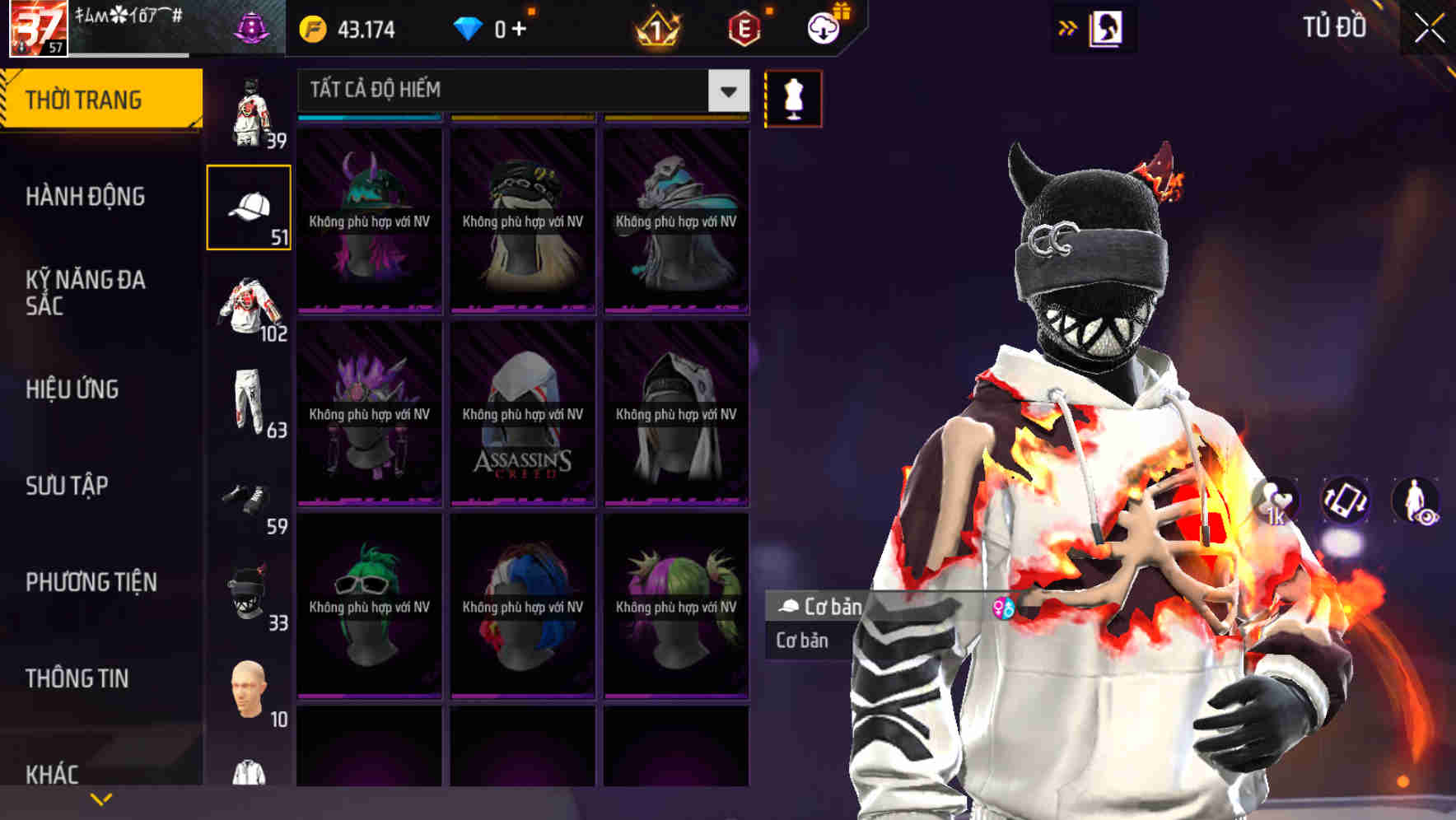Open the cloud download gift button
This screenshot has height=820, width=1456.
(823, 27)
